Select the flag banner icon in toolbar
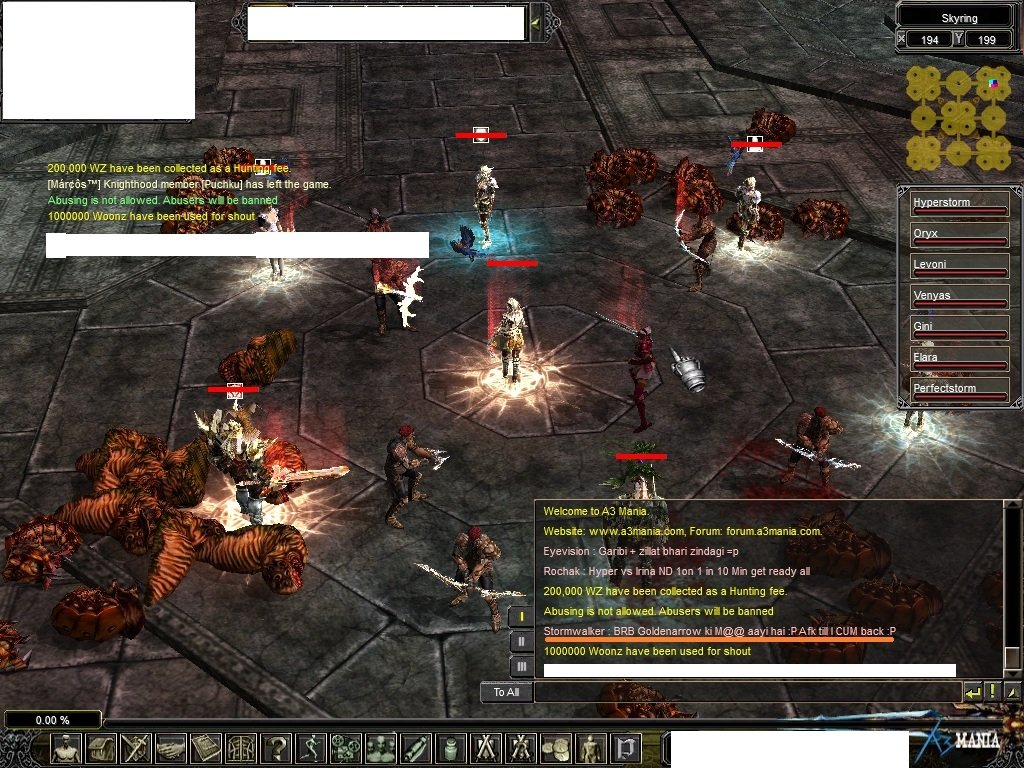The height and width of the screenshot is (768, 1024). [x=625, y=748]
